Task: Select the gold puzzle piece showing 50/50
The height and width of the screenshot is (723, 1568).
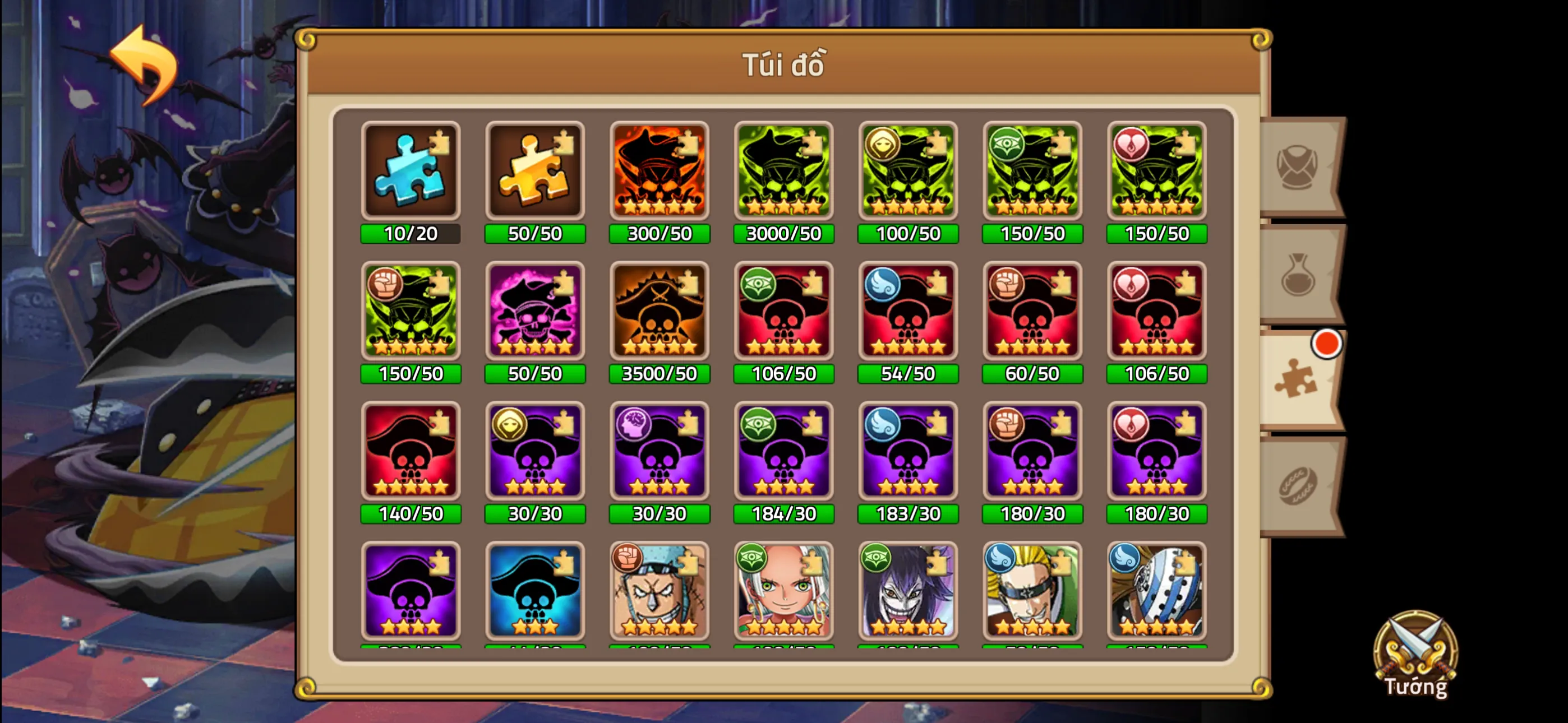Action: 534,172
